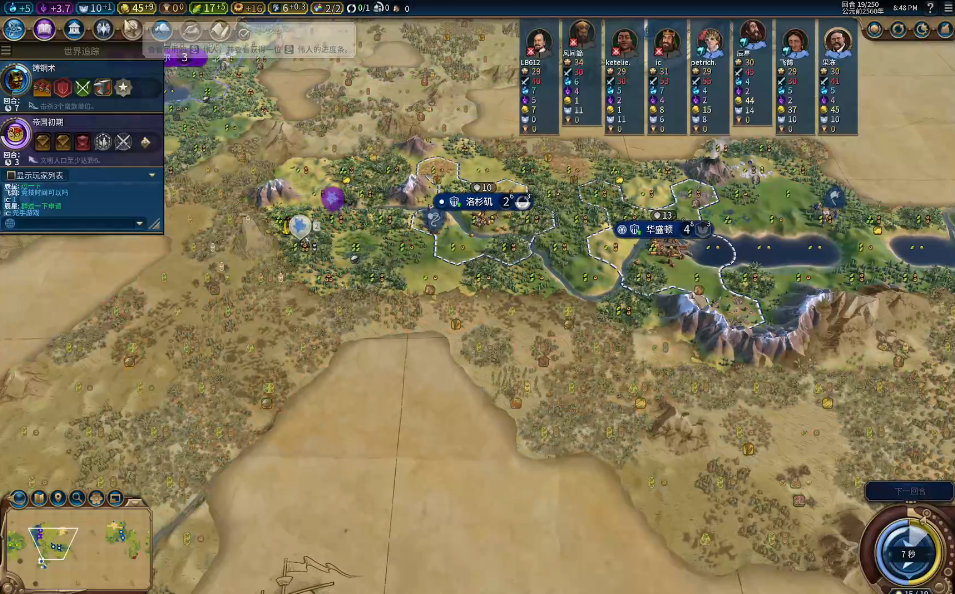Toggle the 显示玩家列表 checkbox
The height and width of the screenshot is (594, 955).
coord(10,175)
